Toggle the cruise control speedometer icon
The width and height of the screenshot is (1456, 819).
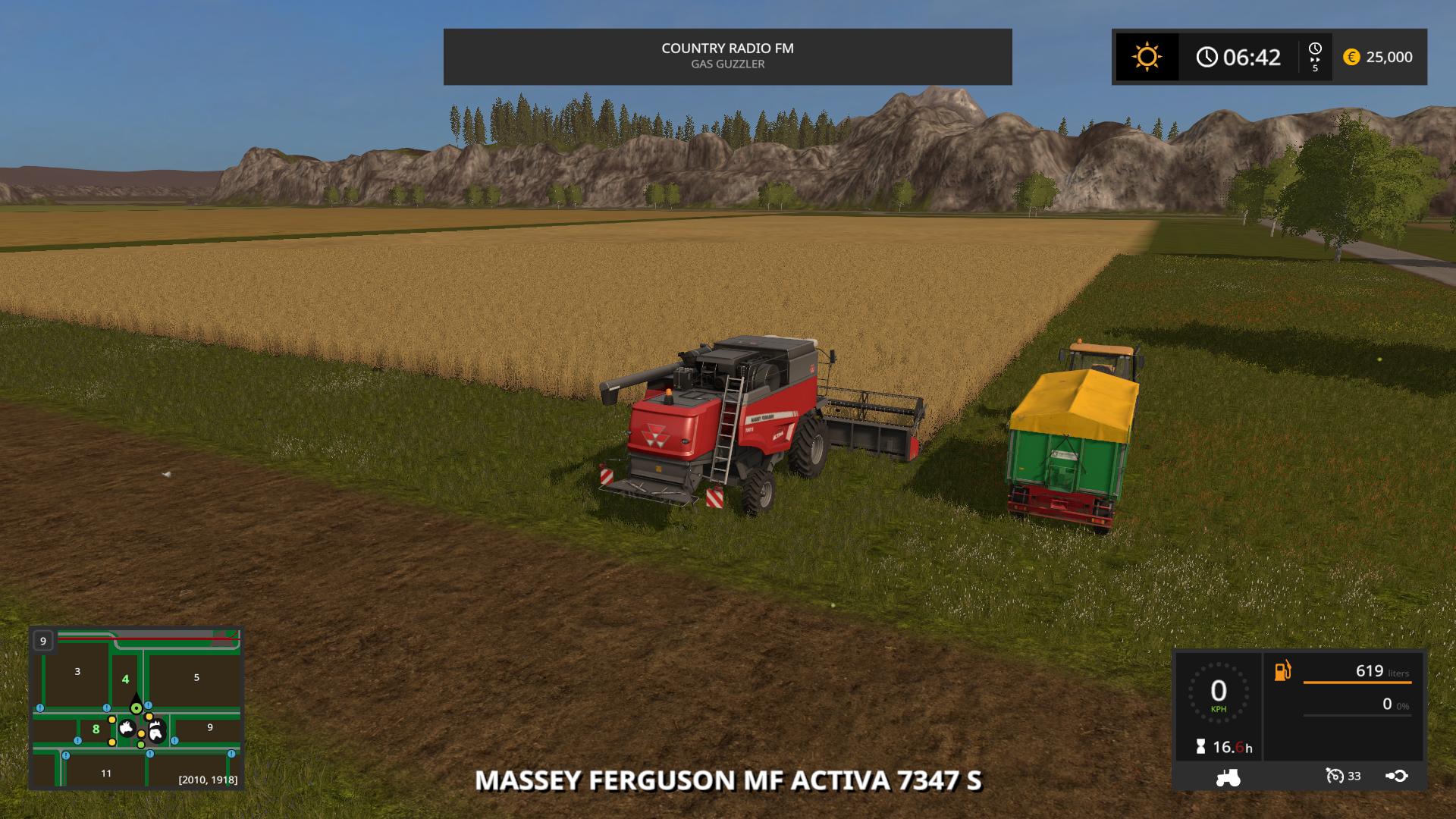tap(1335, 776)
